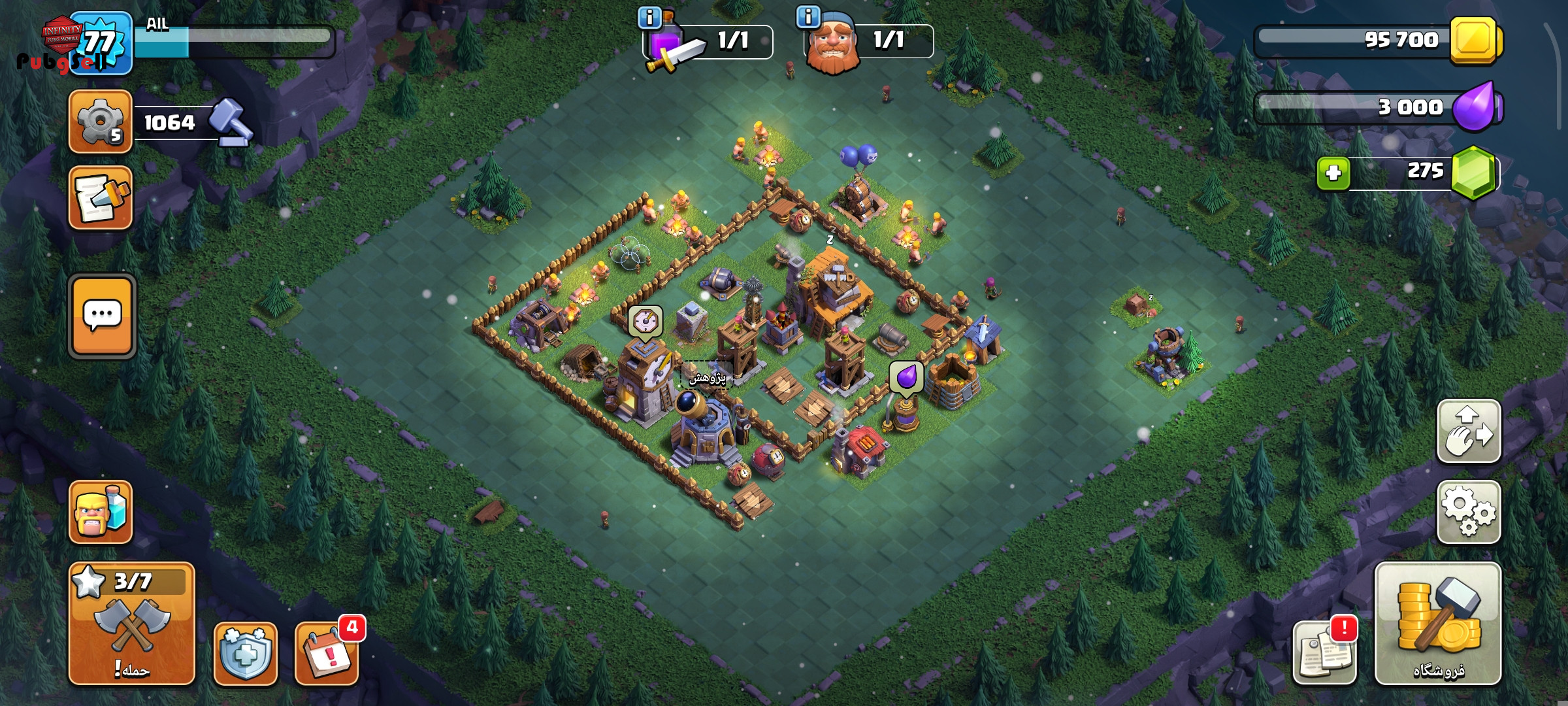Image resolution: width=1568 pixels, height=706 pixels.
Task: Tap the clock tower boost bubble
Action: [645, 322]
